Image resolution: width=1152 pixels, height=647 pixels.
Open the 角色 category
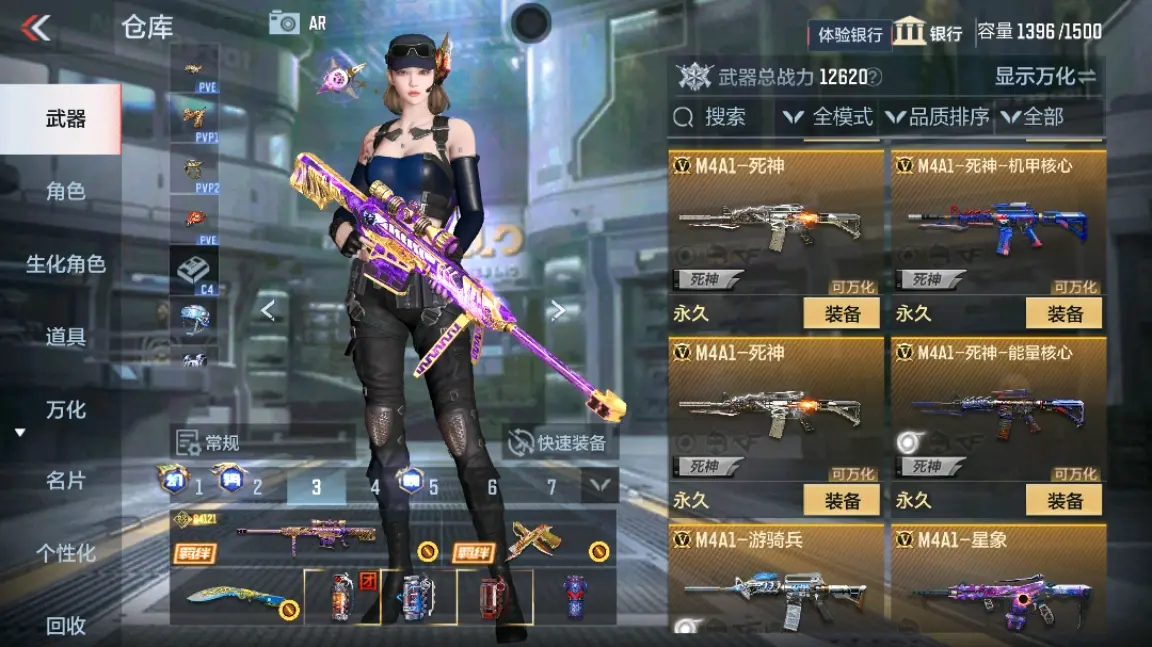[x=65, y=192]
